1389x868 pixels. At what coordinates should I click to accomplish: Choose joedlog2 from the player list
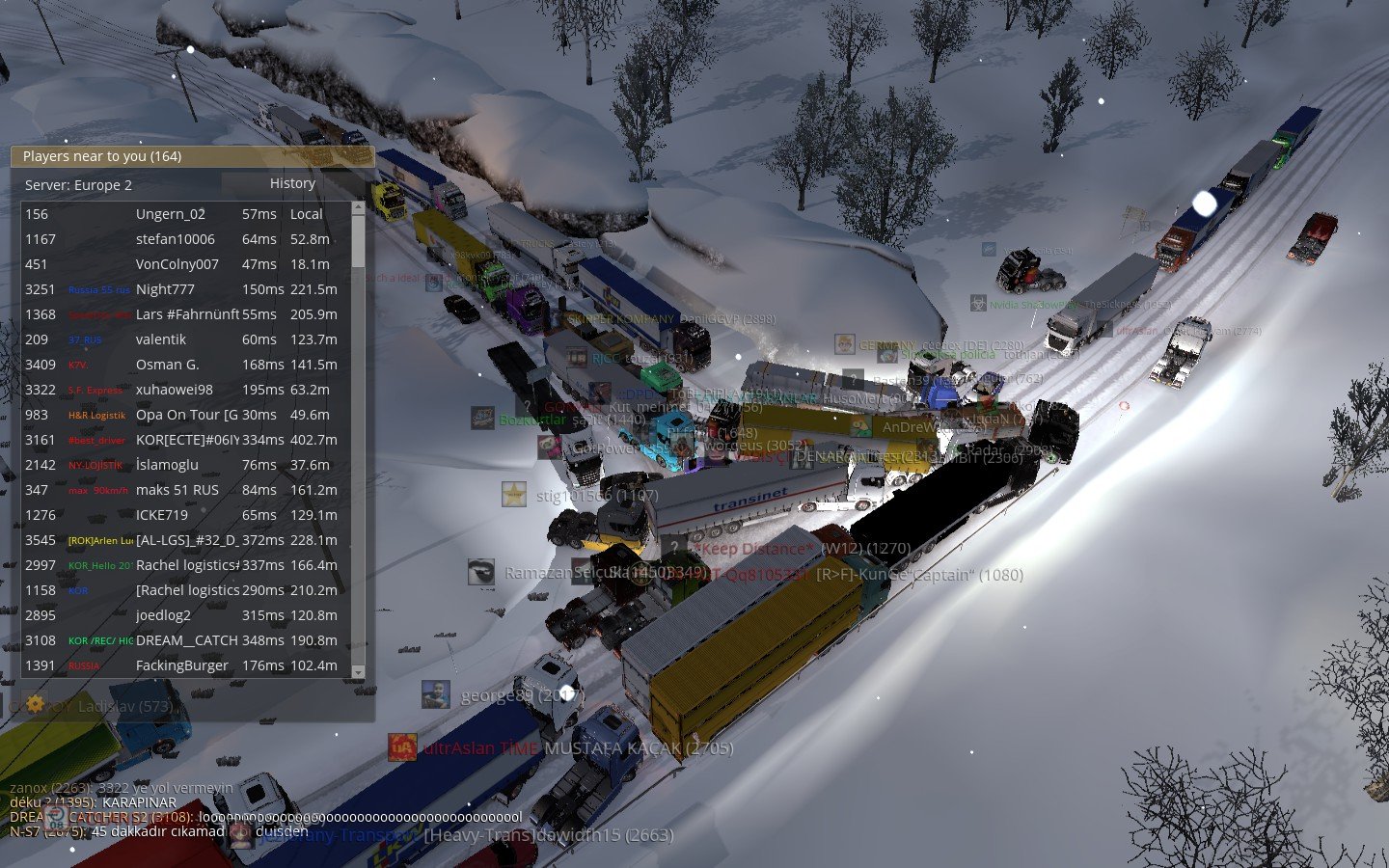[x=163, y=615]
